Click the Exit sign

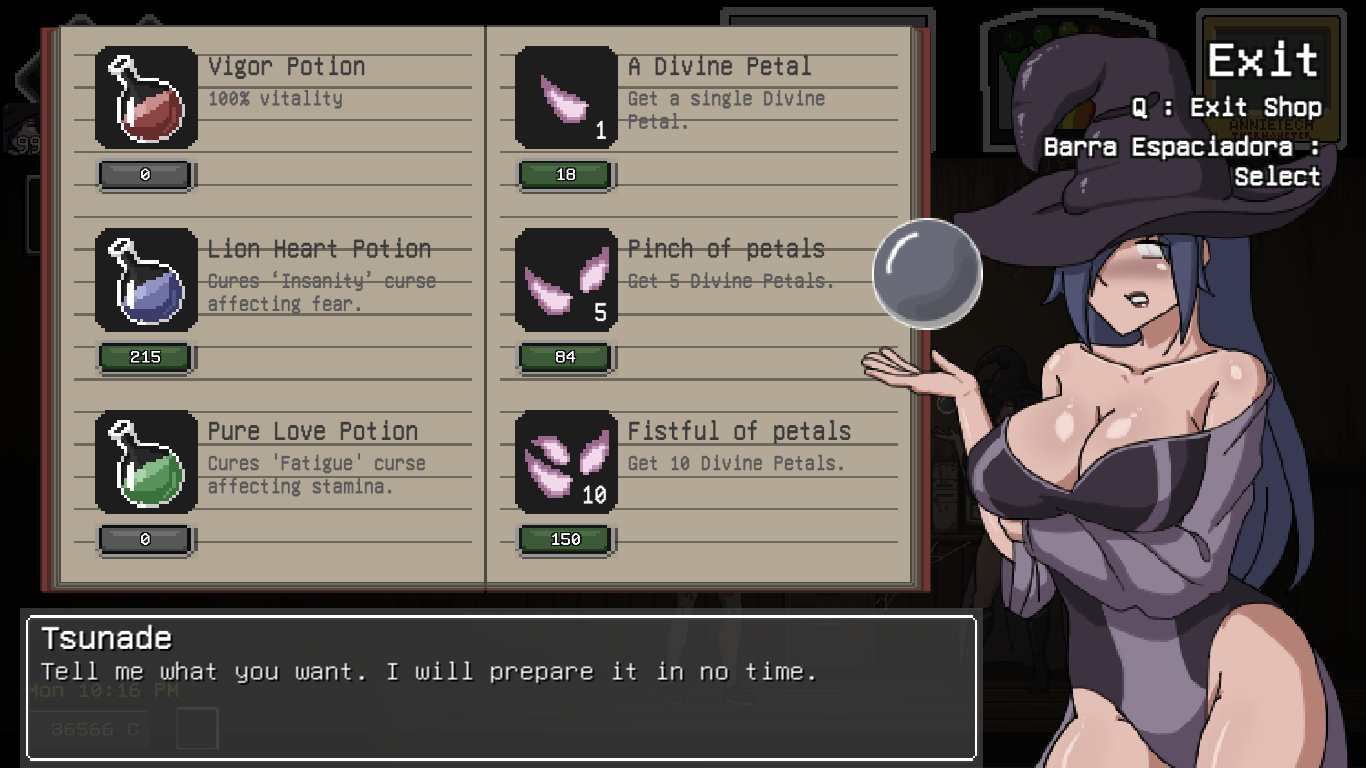(1263, 61)
